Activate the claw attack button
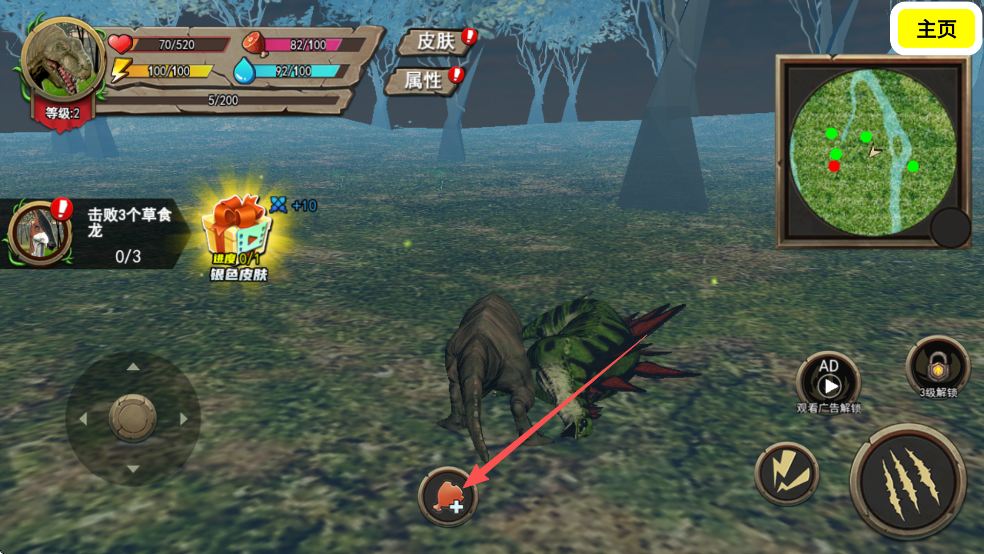This screenshot has height=554, width=984. (x=907, y=480)
